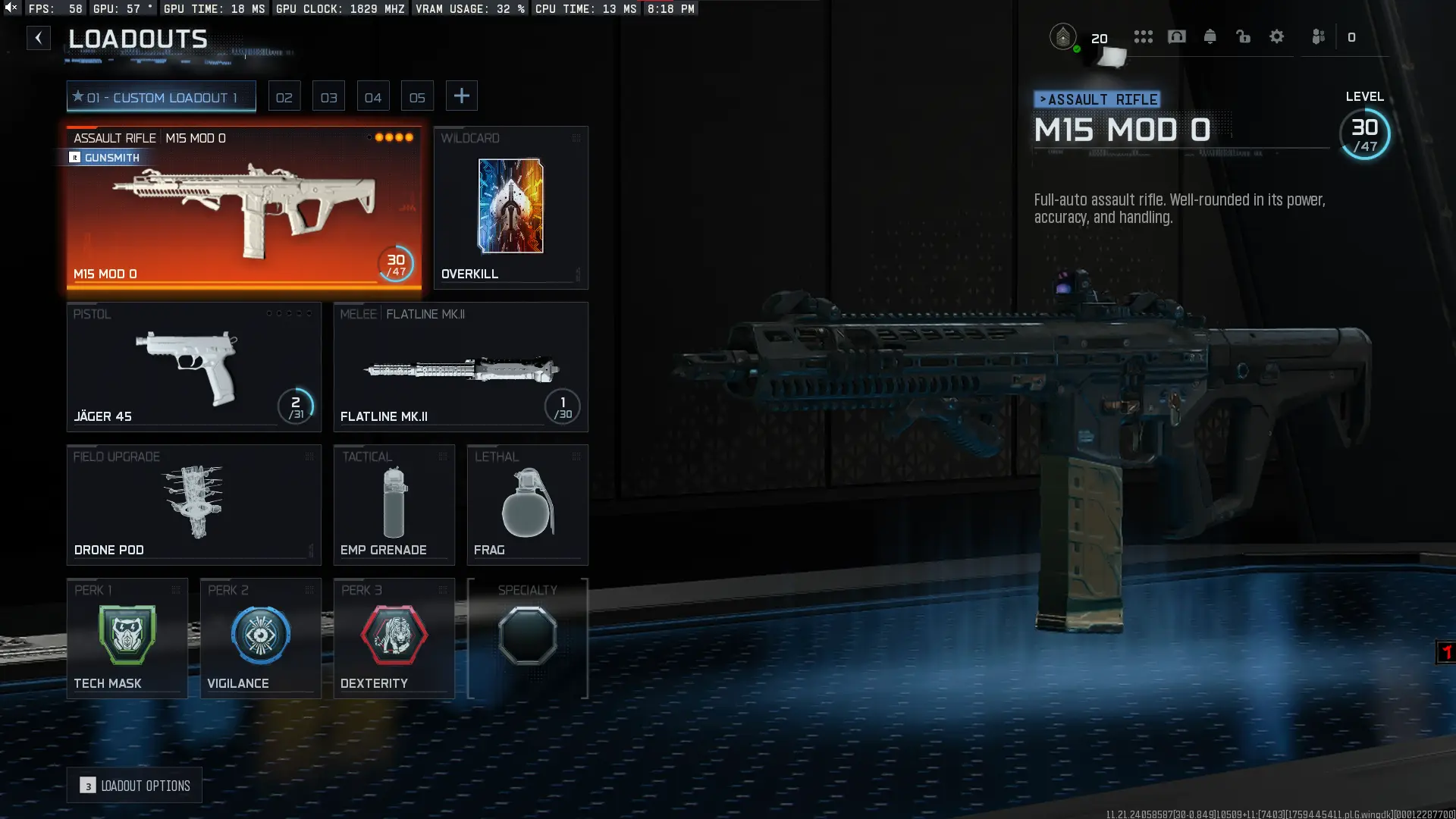The height and width of the screenshot is (819, 1456).
Task: Add a new loadout with the plus button
Action: [x=462, y=96]
